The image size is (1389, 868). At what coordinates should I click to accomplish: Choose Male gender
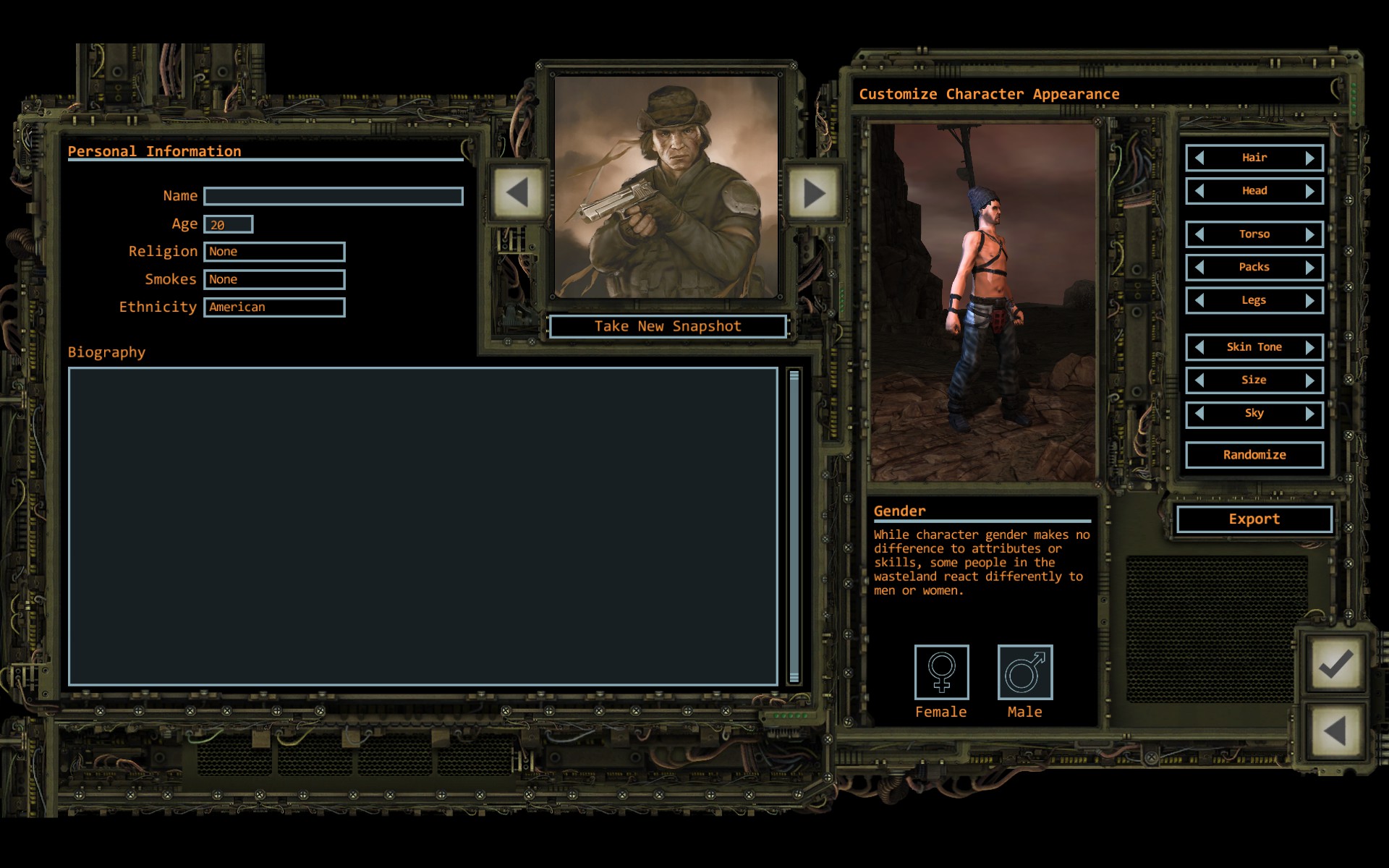point(1025,673)
